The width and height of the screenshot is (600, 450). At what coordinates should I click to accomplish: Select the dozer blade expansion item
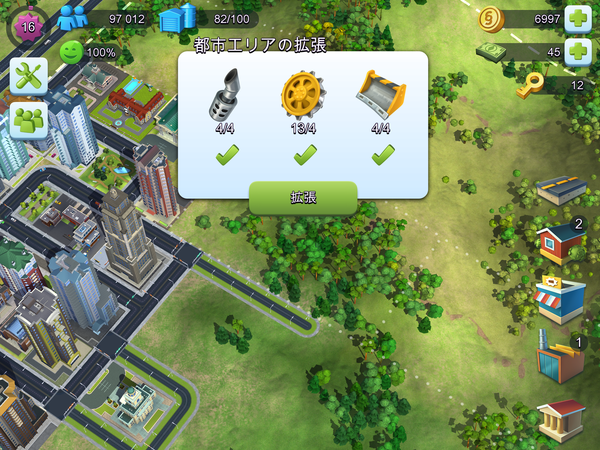pyautogui.click(x=380, y=94)
